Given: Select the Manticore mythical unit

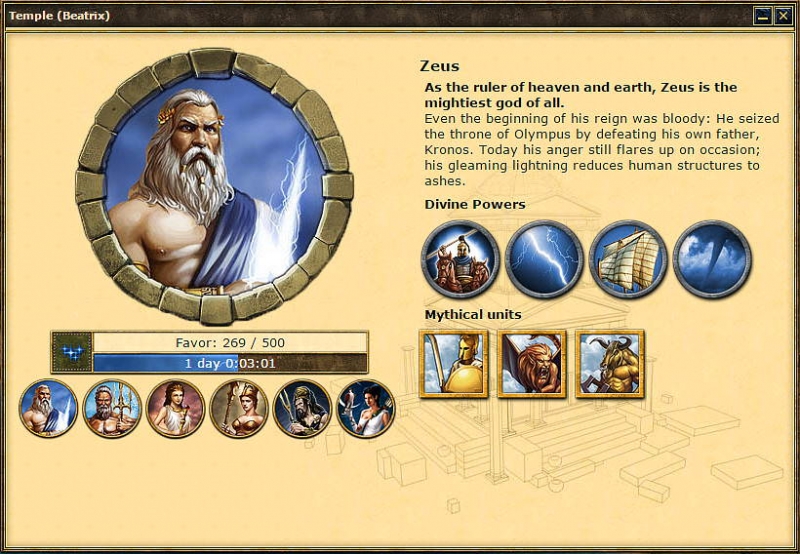Looking at the screenshot, I should (x=532, y=364).
